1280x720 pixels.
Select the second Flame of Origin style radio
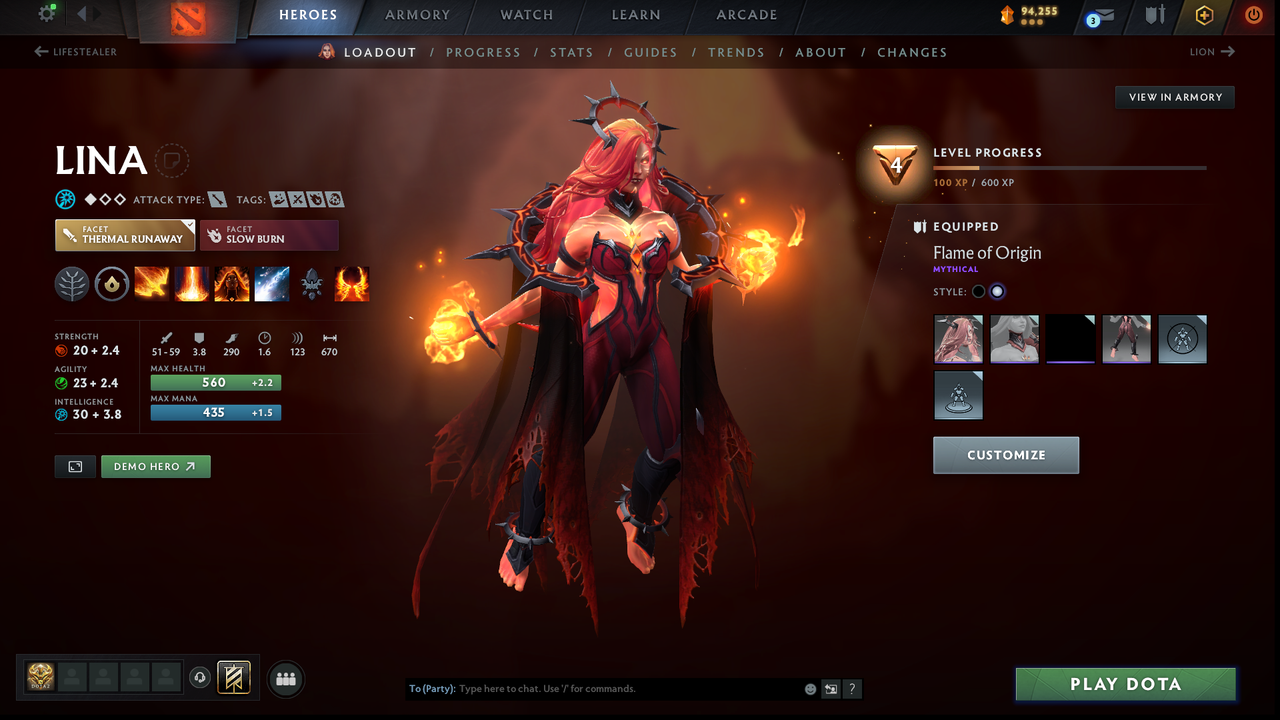coord(996,291)
